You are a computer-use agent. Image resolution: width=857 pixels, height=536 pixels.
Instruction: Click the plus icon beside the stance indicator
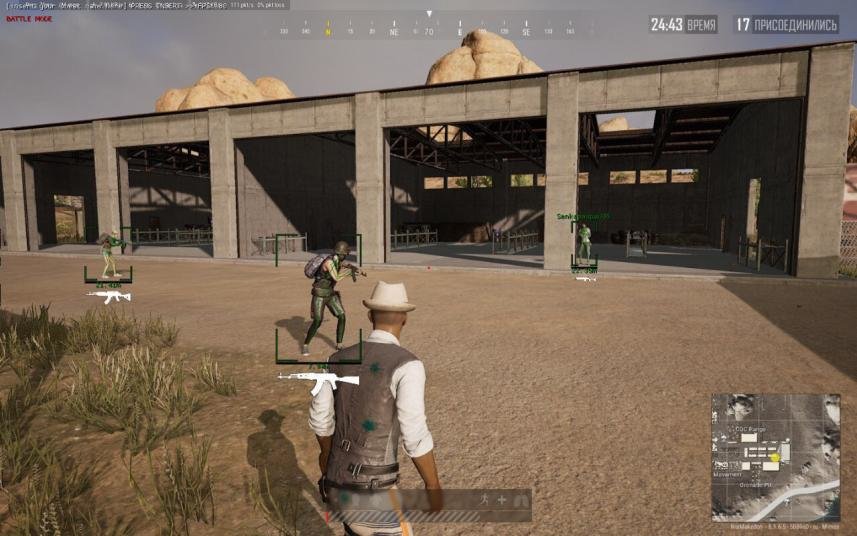click(x=501, y=498)
